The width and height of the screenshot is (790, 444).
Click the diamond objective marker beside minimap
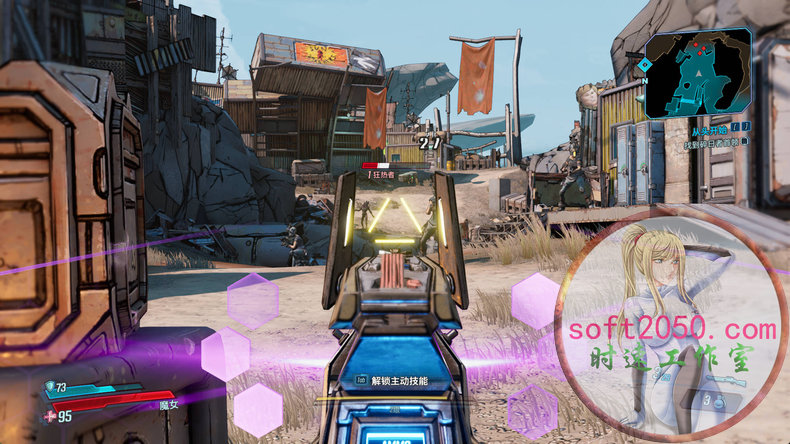pos(645,65)
